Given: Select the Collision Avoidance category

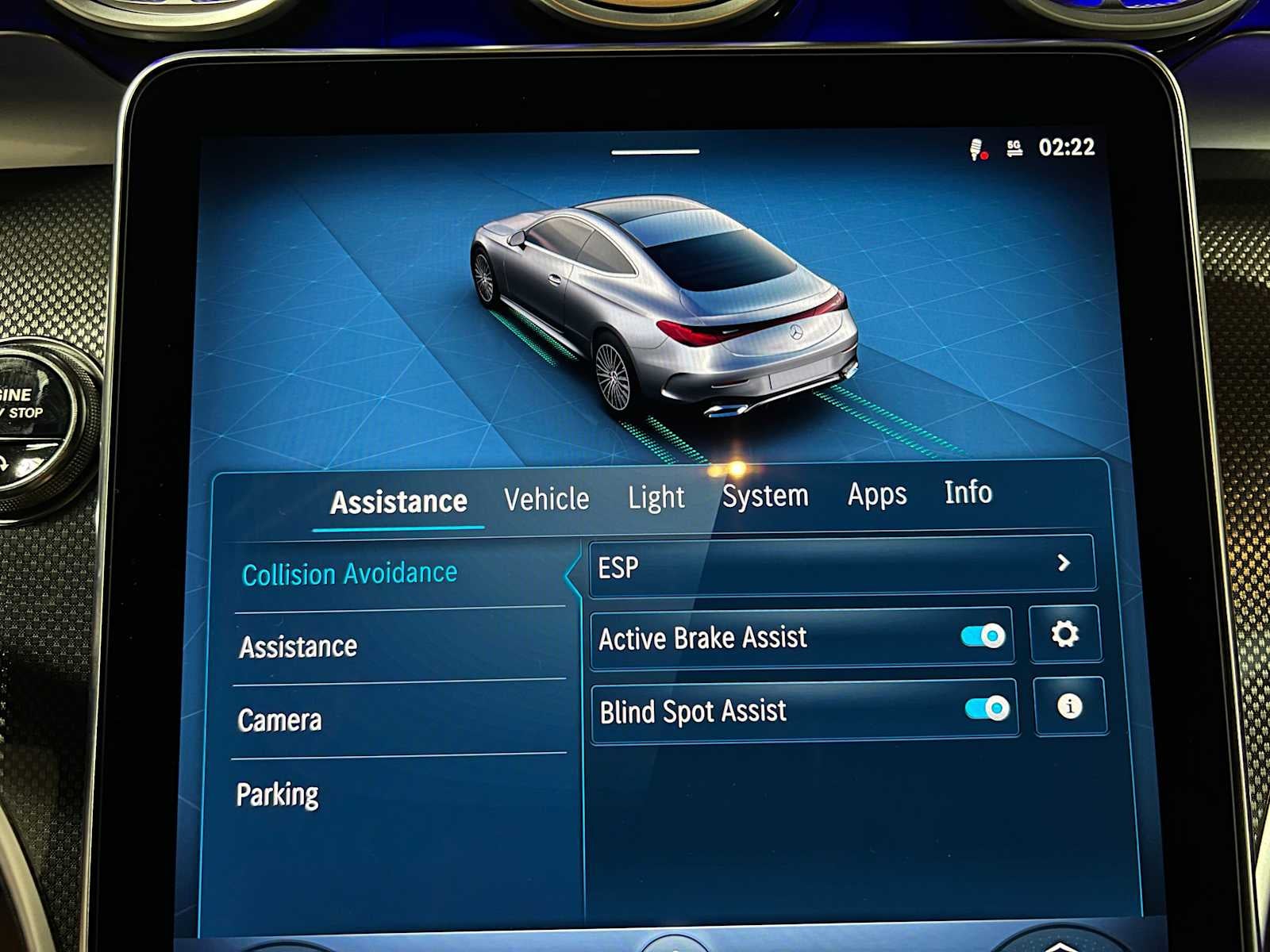Looking at the screenshot, I should pos(350,573).
